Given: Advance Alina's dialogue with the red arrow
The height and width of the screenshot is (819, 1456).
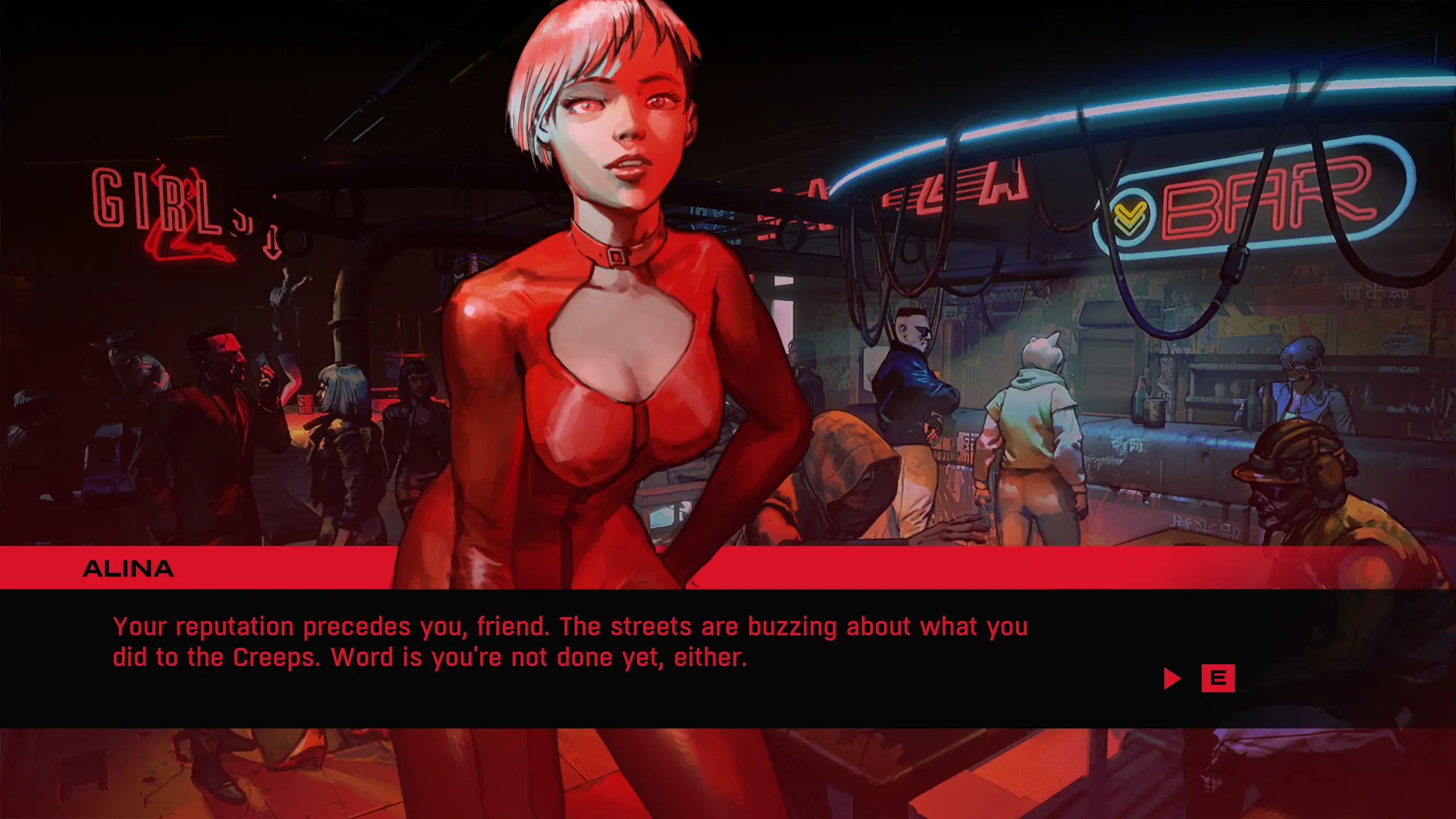Looking at the screenshot, I should tap(1172, 679).
